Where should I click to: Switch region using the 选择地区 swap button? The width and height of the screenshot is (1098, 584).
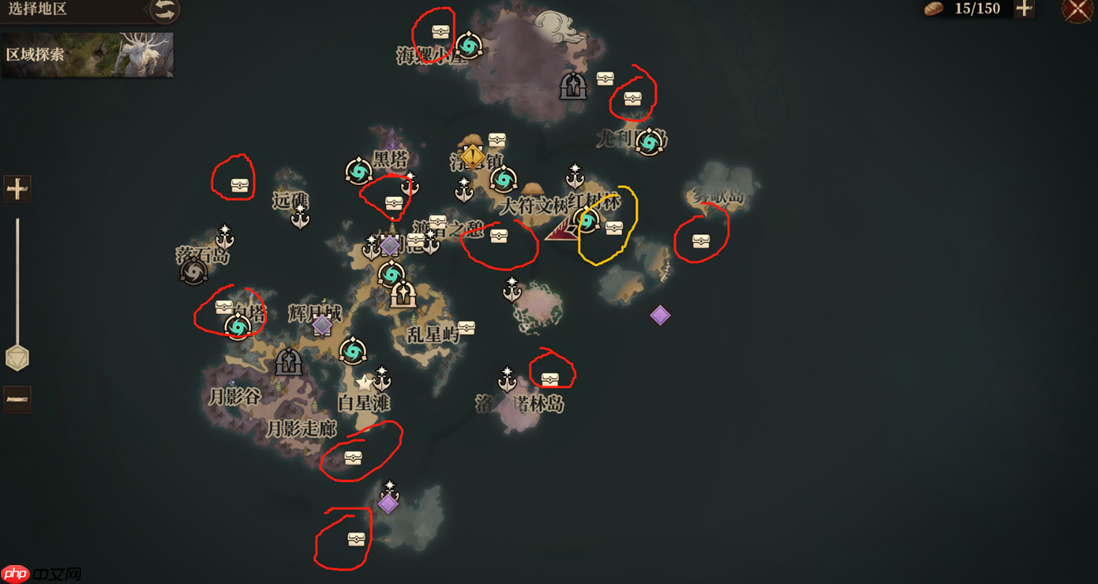pyautogui.click(x=164, y=10)
